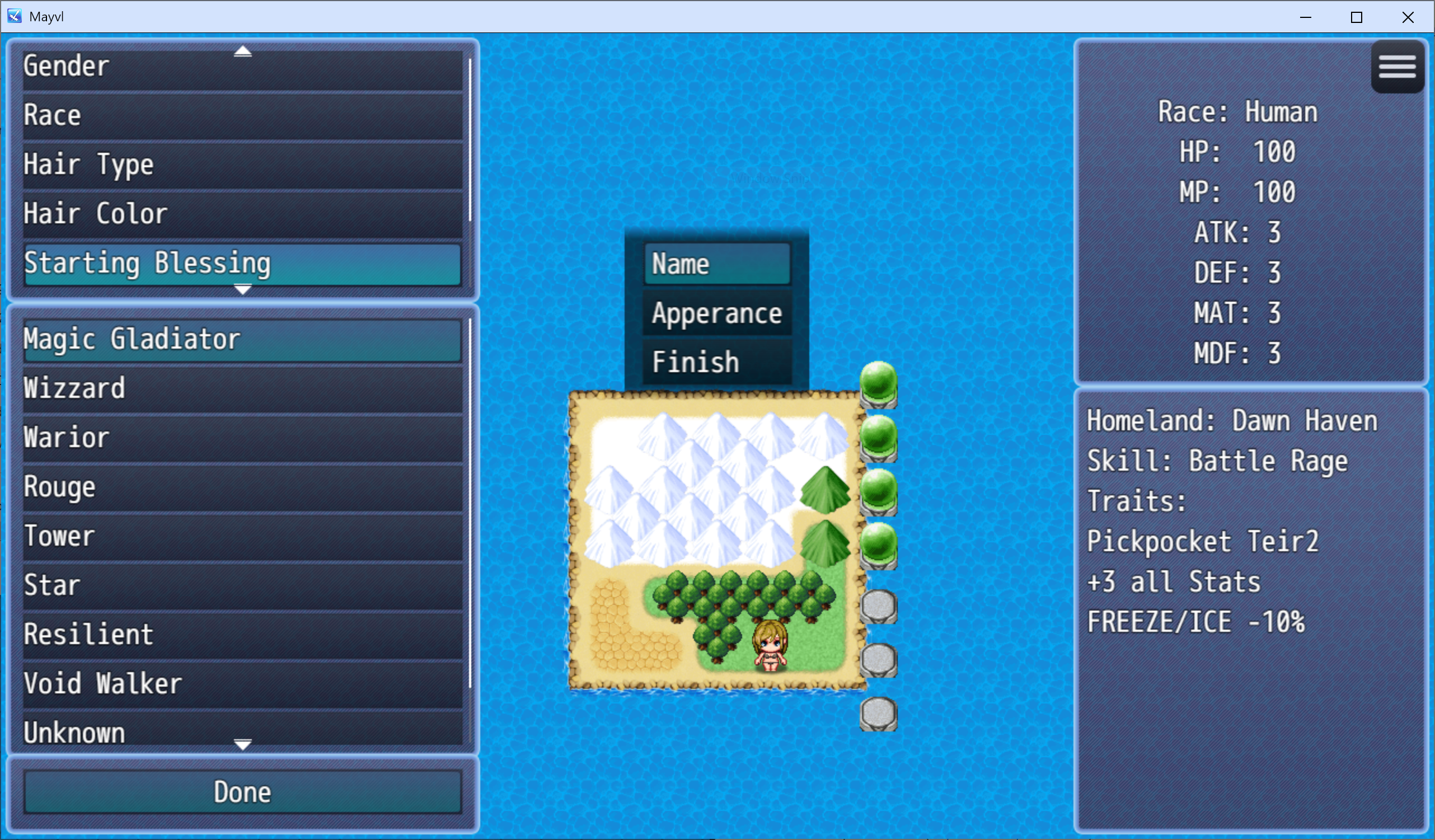Viewport: 1435px width, 840px height.
Task: Click the up arrow above Gender
Action: (x=242, y=50)
